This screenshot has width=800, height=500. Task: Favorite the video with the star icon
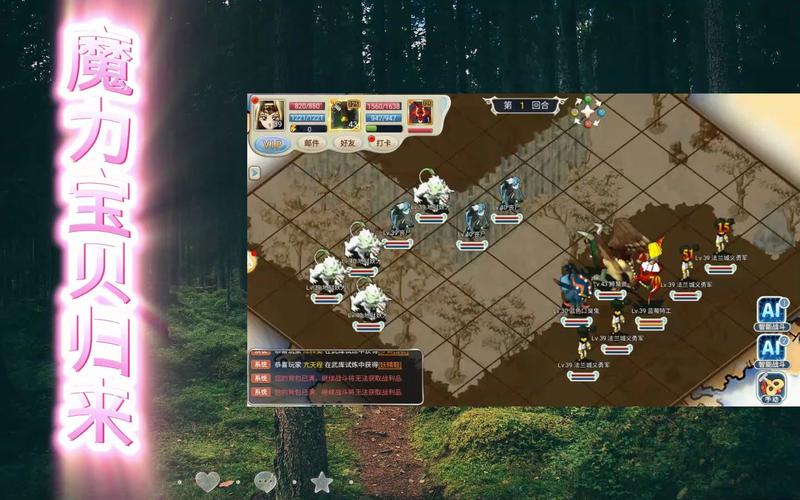321,481
